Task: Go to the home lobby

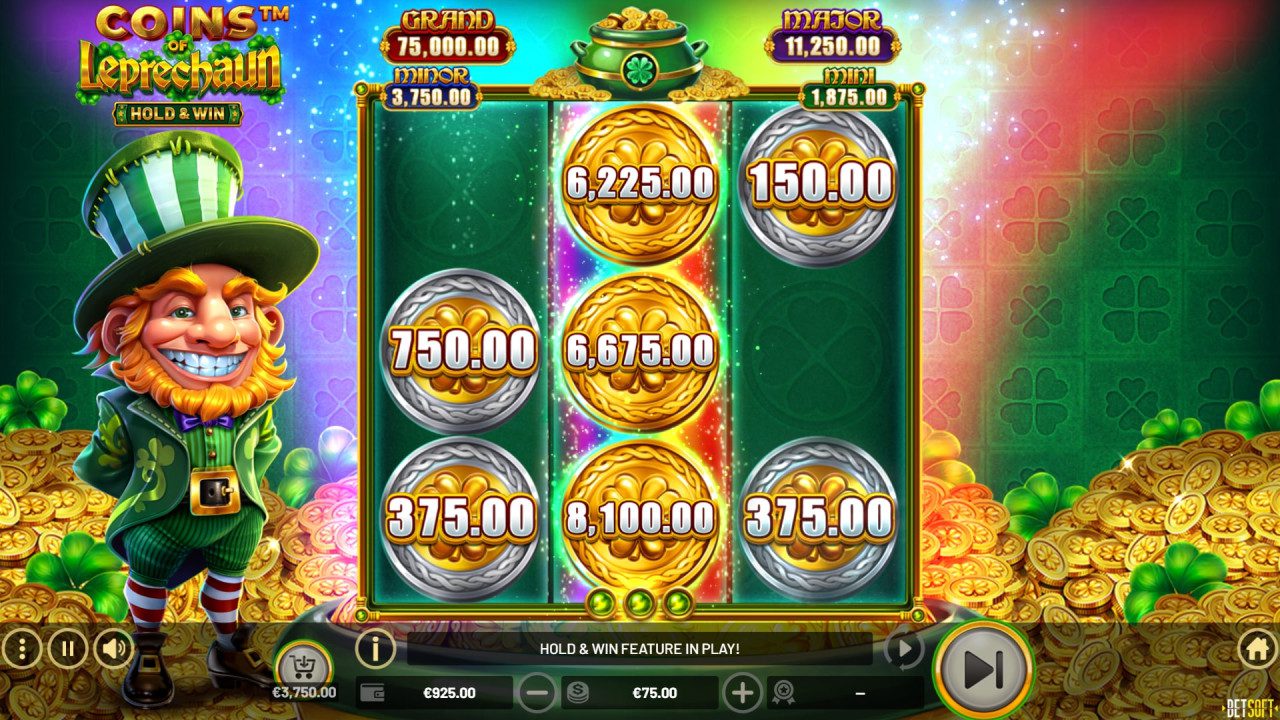Action: pyautogui.click(x=1257, y=650)
